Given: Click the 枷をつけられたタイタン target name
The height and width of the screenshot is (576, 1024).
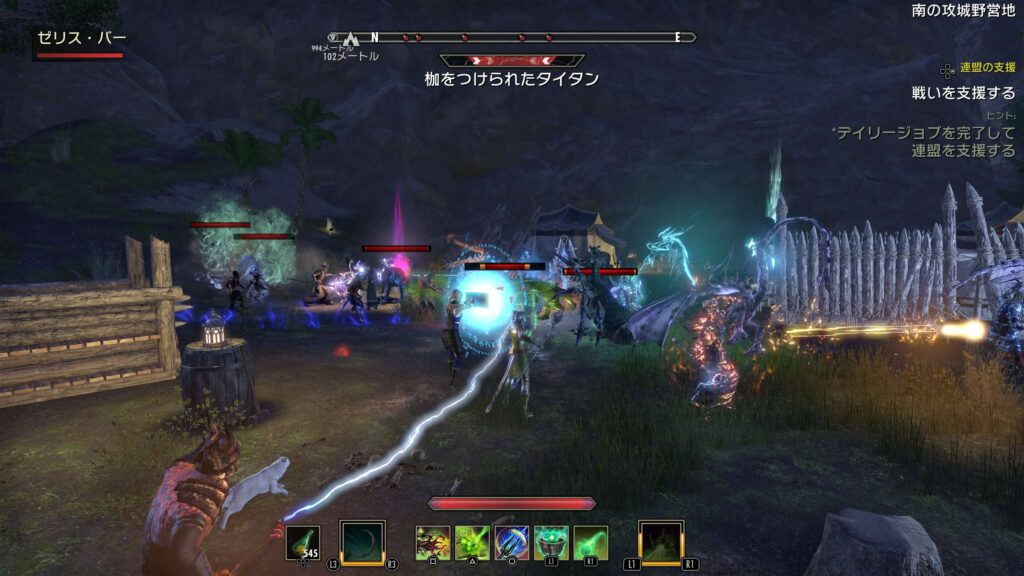Looking at the screenshot, I should (x=511, y=79).
